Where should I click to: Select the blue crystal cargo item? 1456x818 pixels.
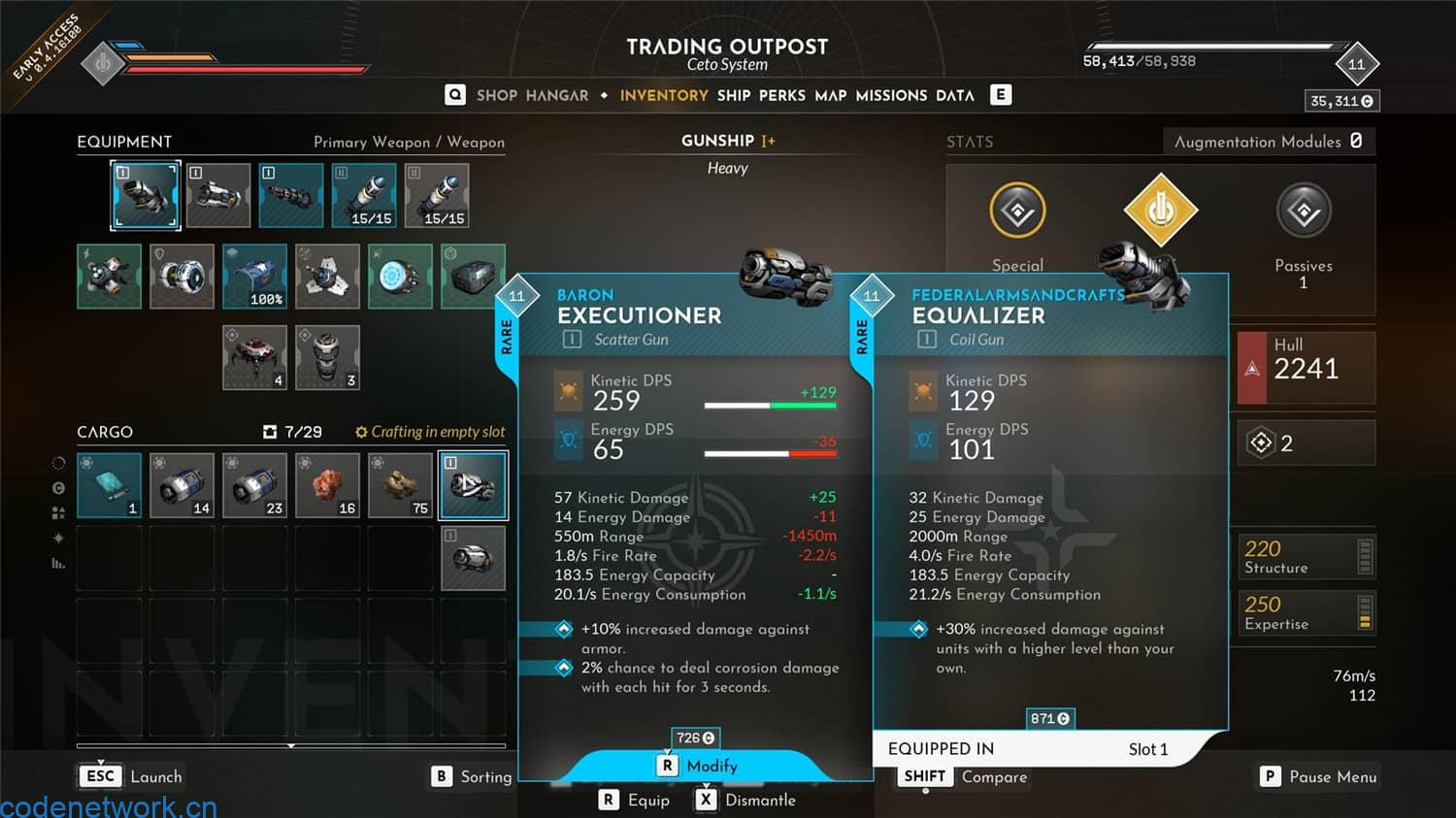pyautogui.click(x=109, y=485)
